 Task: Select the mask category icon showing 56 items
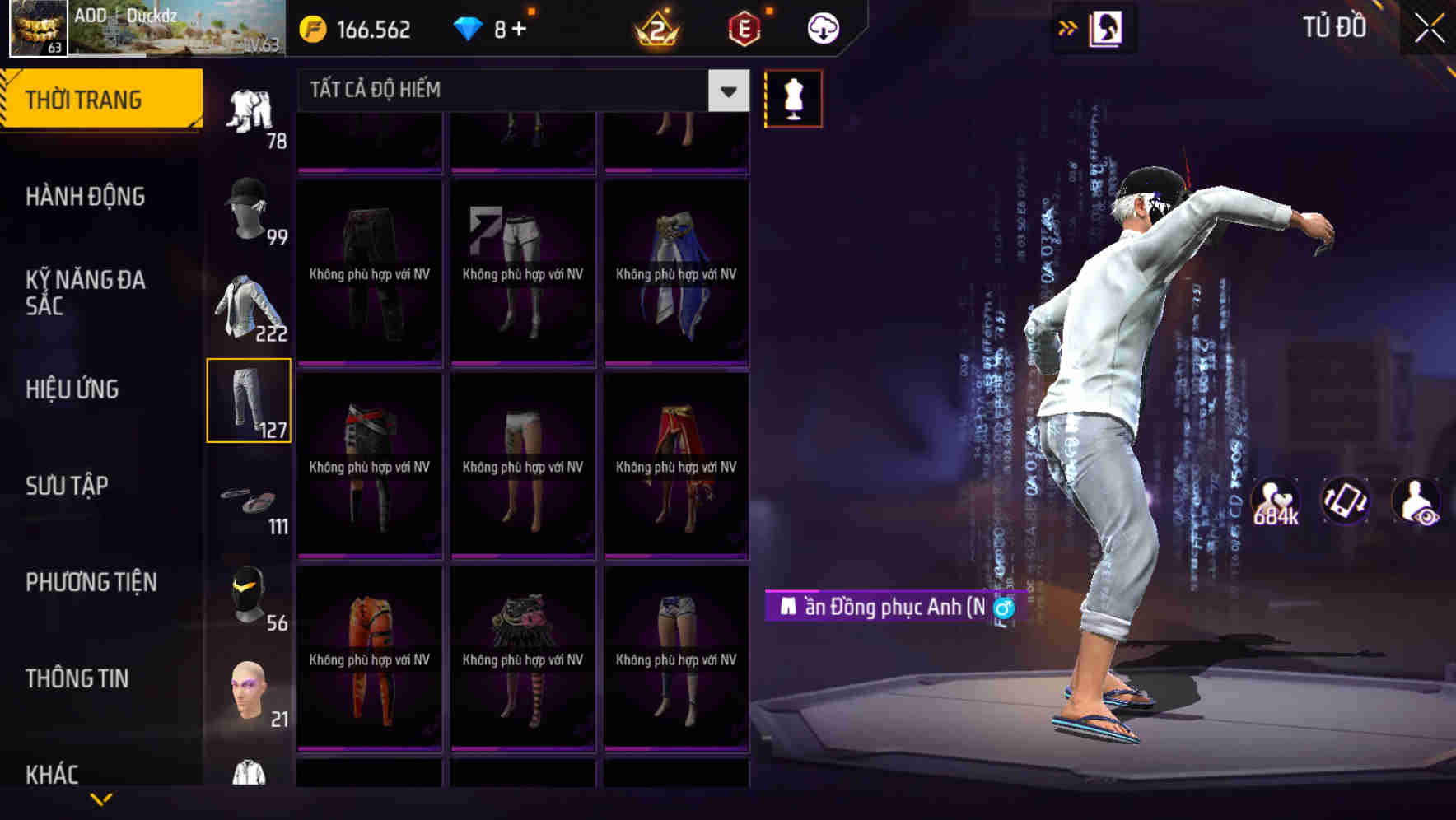[251, 594]
